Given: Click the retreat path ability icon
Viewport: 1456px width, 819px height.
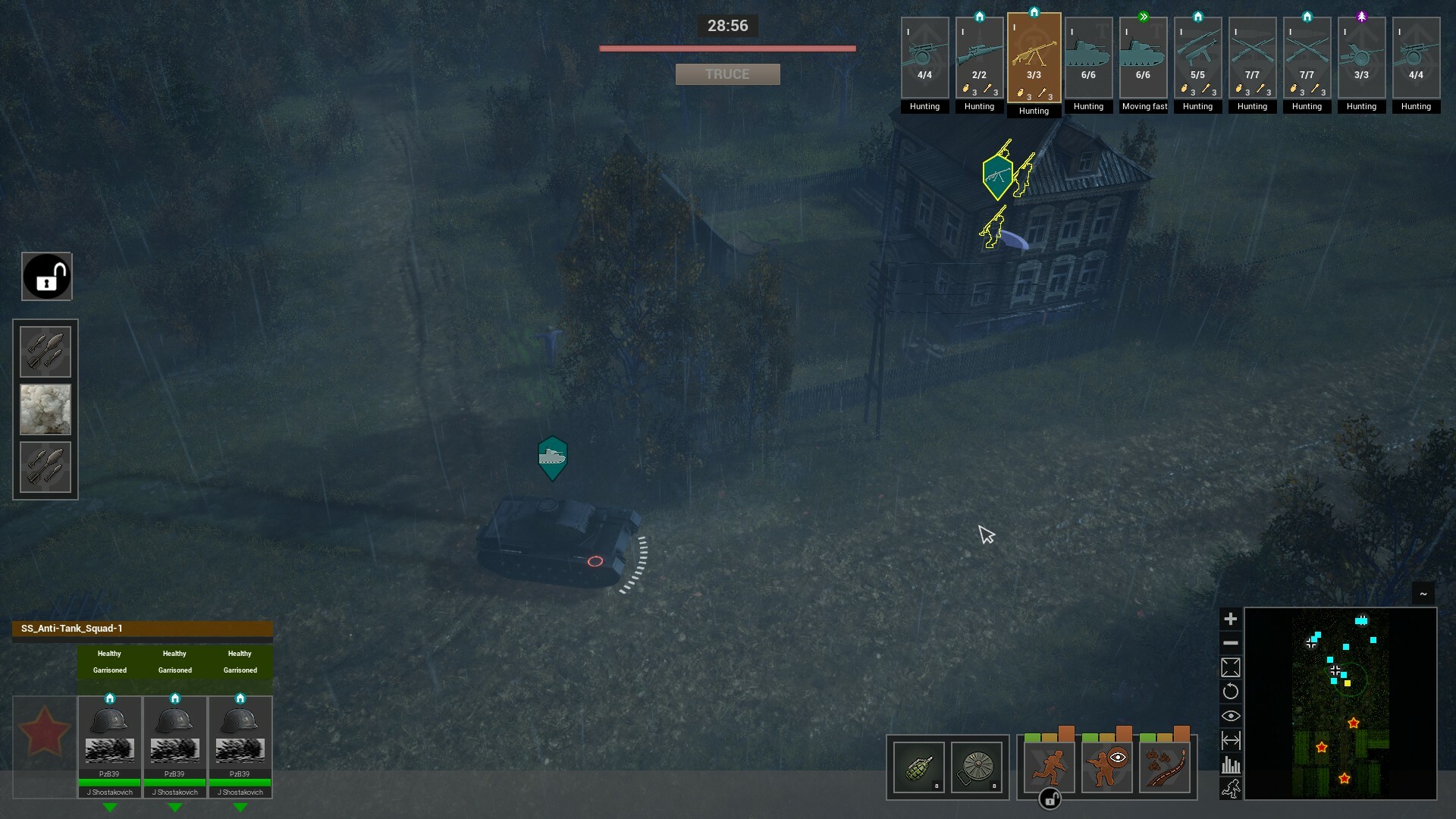Looking at the screenshot, I should tap(1166, 767).
